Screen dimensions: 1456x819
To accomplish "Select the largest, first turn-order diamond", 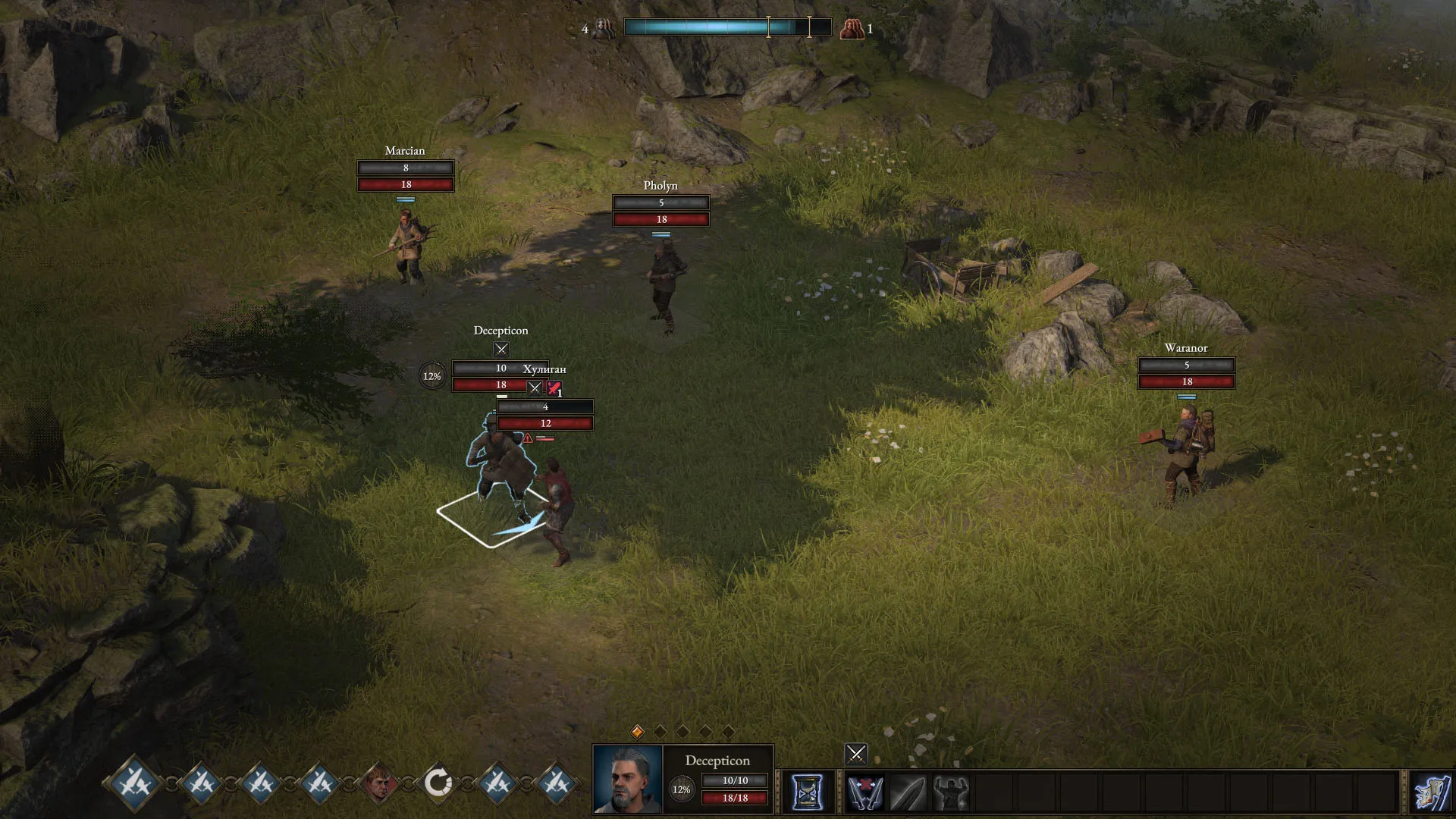I will (x=134, y=781).
